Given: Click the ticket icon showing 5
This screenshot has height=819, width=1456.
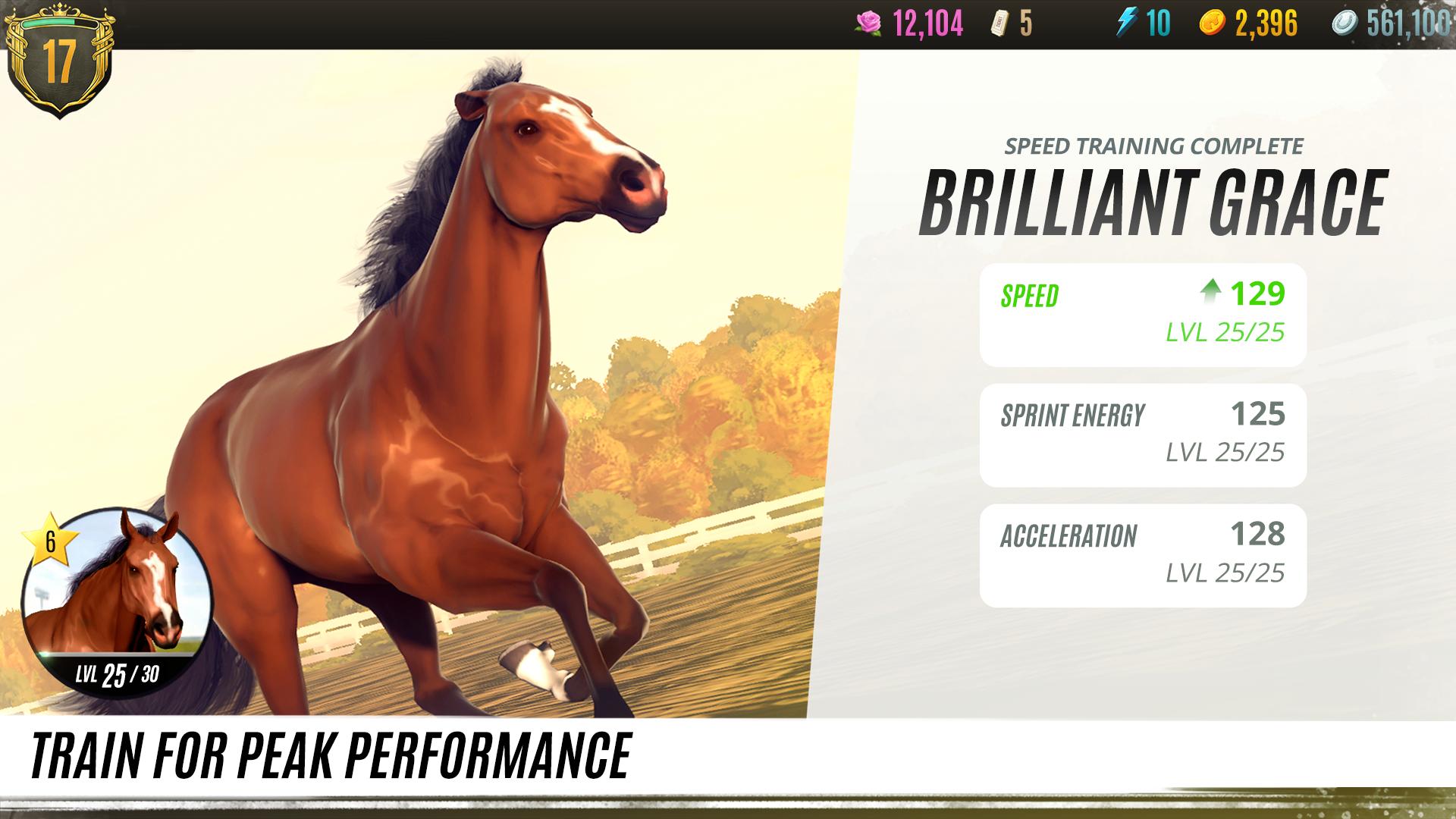Looking at the screenshot, I should coord(1001,23).
